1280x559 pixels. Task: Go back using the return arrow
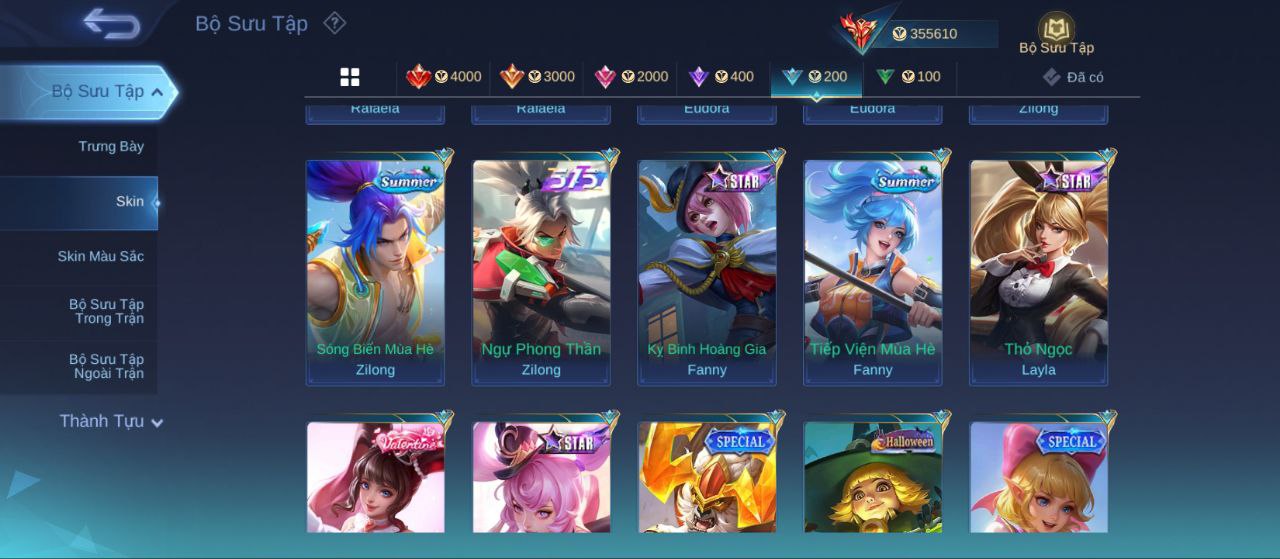111,23
